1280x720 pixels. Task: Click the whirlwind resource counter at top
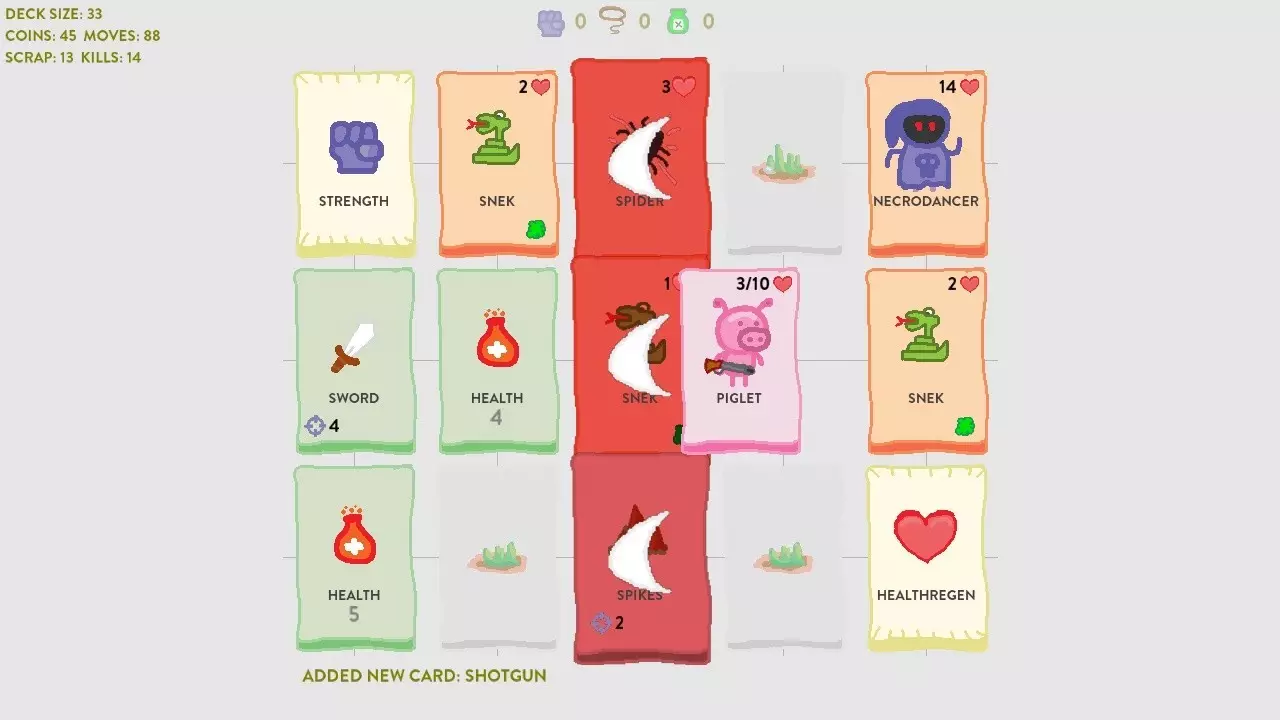tap(611, 21)
